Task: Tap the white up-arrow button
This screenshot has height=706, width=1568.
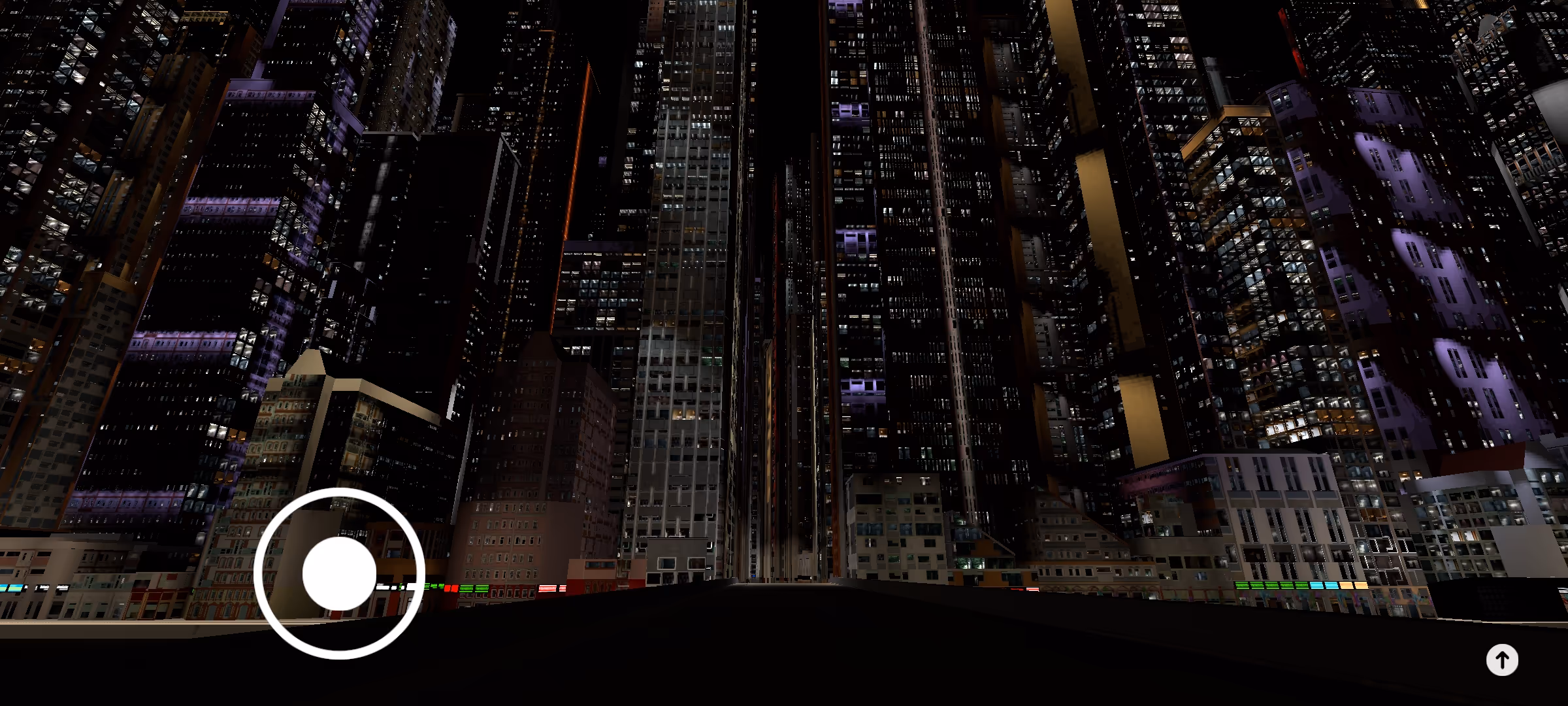Action: [x=1501, y=660]
